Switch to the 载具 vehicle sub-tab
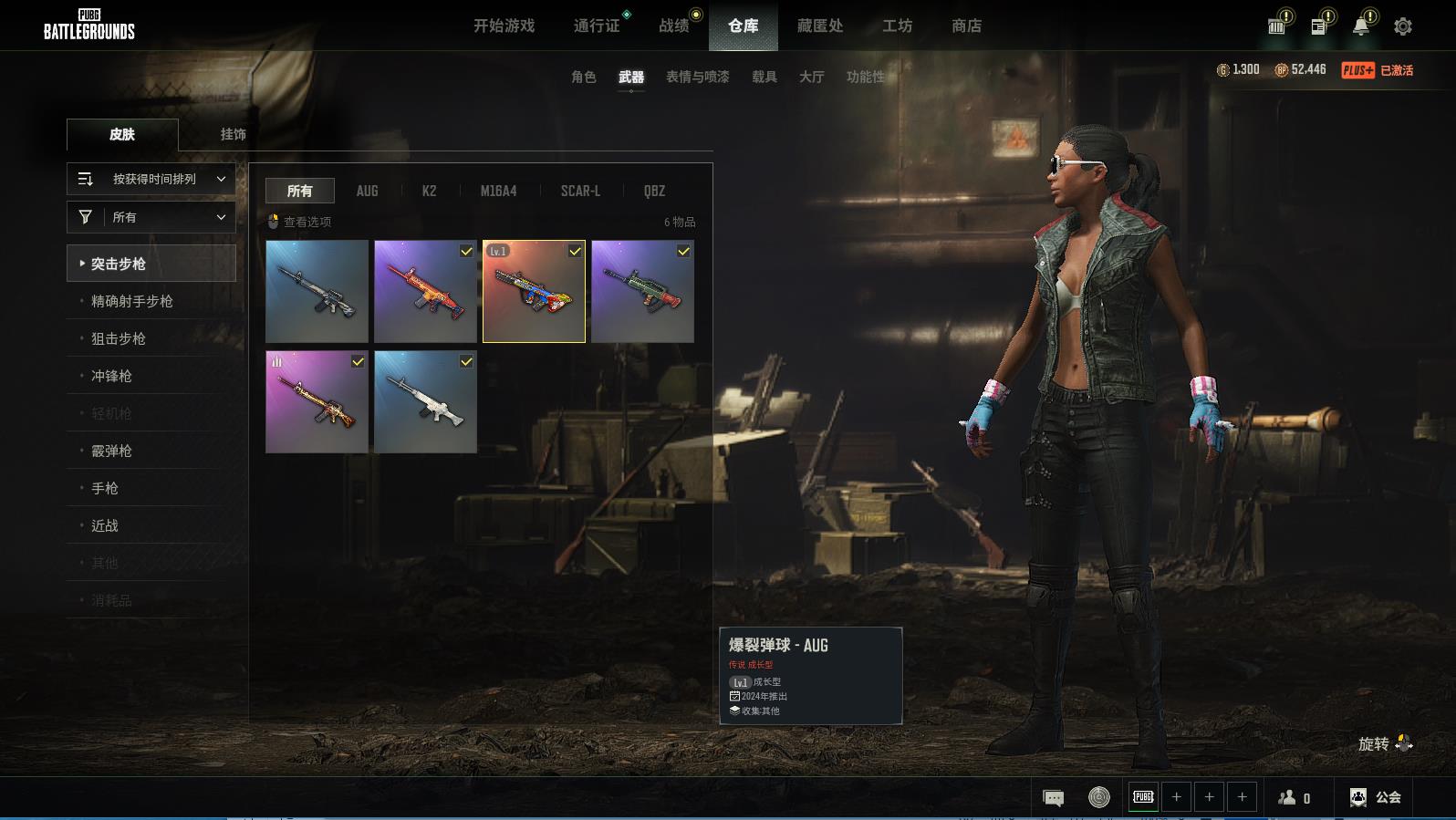1456x820 pixels. click(x=764, y=77)
